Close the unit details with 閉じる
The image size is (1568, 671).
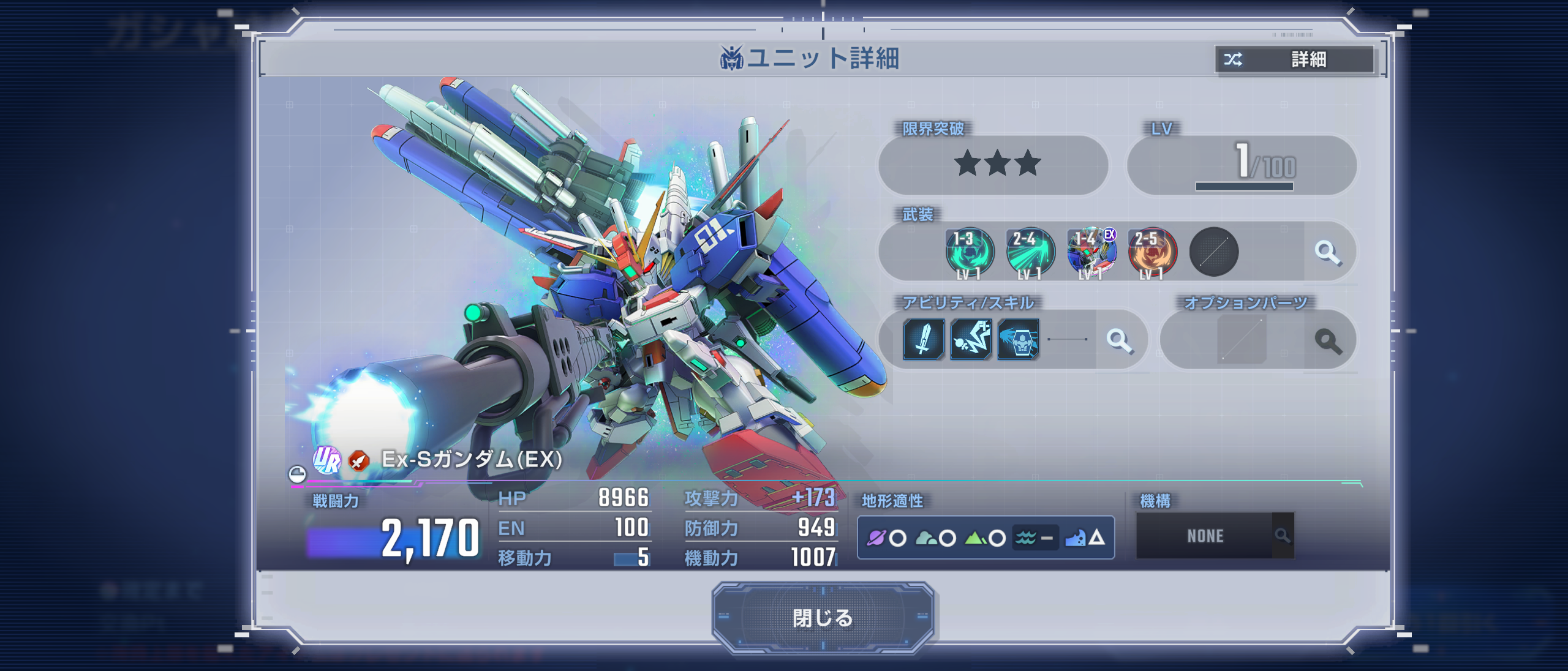coord(822,618)
